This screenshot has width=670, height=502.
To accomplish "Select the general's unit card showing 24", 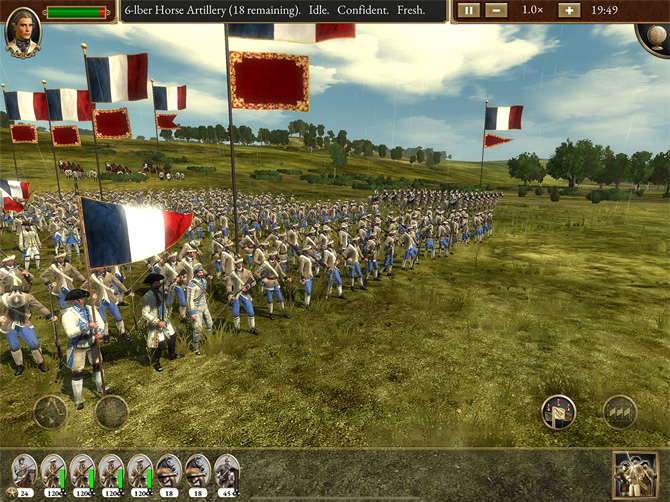I will click(x=24, y=475).
